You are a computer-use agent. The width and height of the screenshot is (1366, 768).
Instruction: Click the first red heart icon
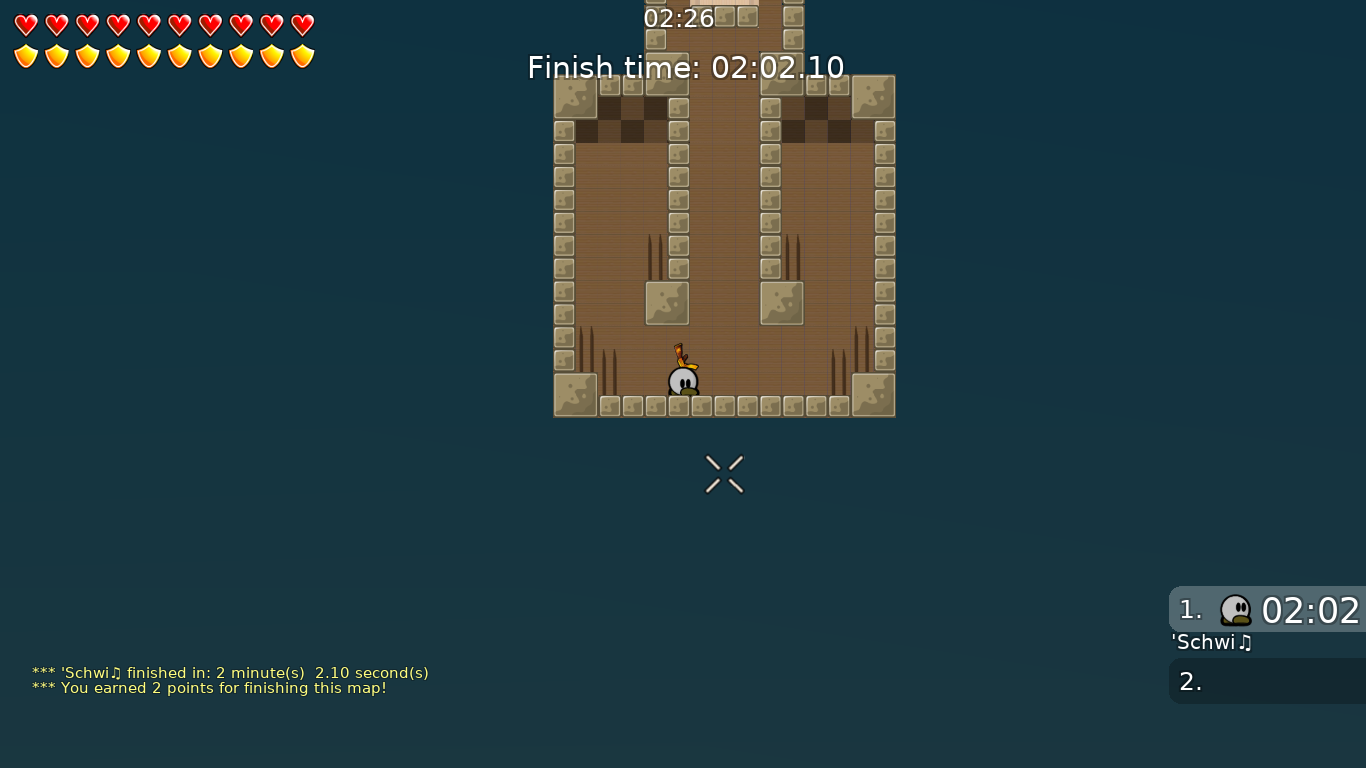pyautogui.click(x=24, y=24)
